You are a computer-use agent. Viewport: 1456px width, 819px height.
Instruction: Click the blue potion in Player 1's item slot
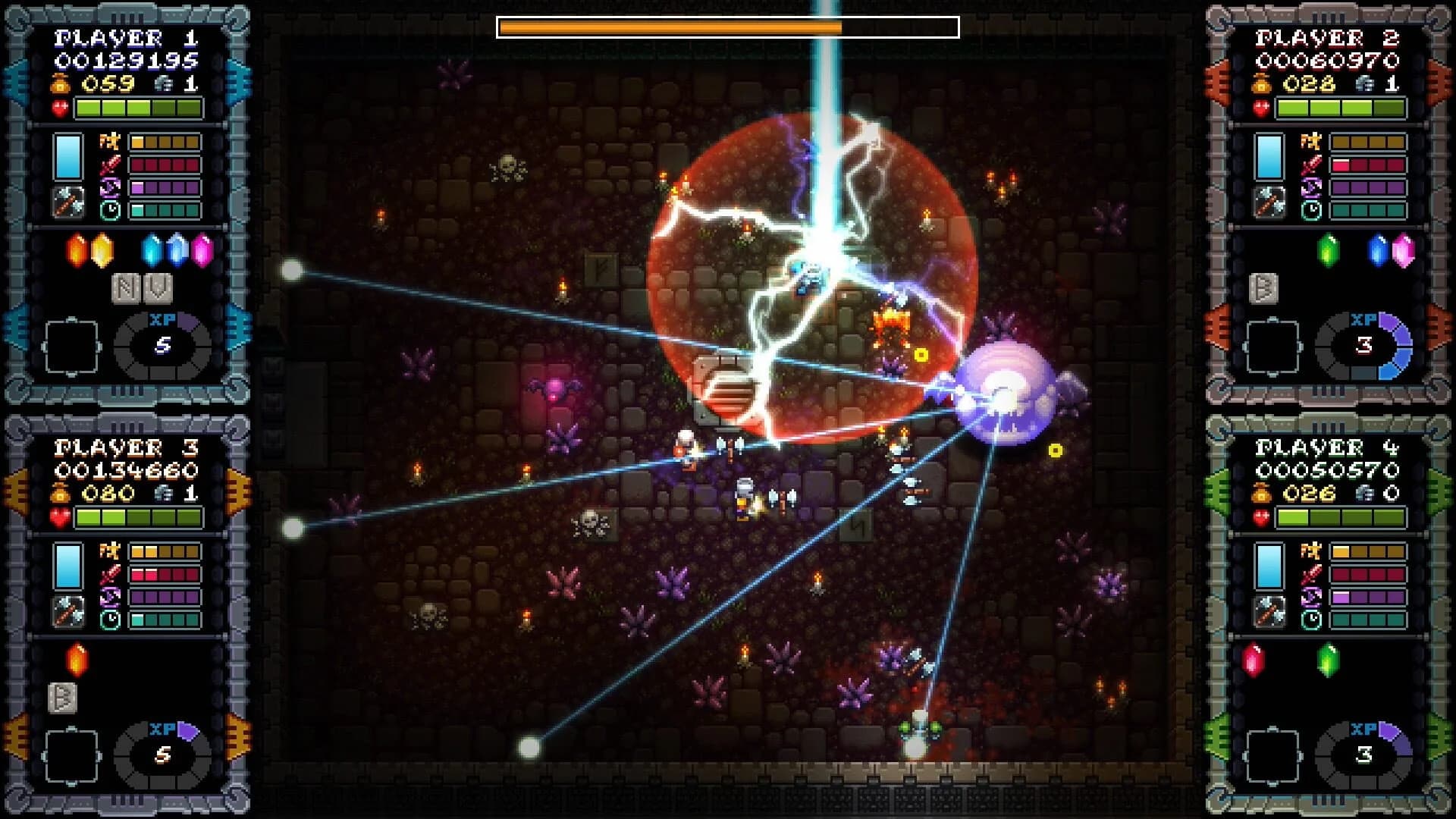point(67,157)
